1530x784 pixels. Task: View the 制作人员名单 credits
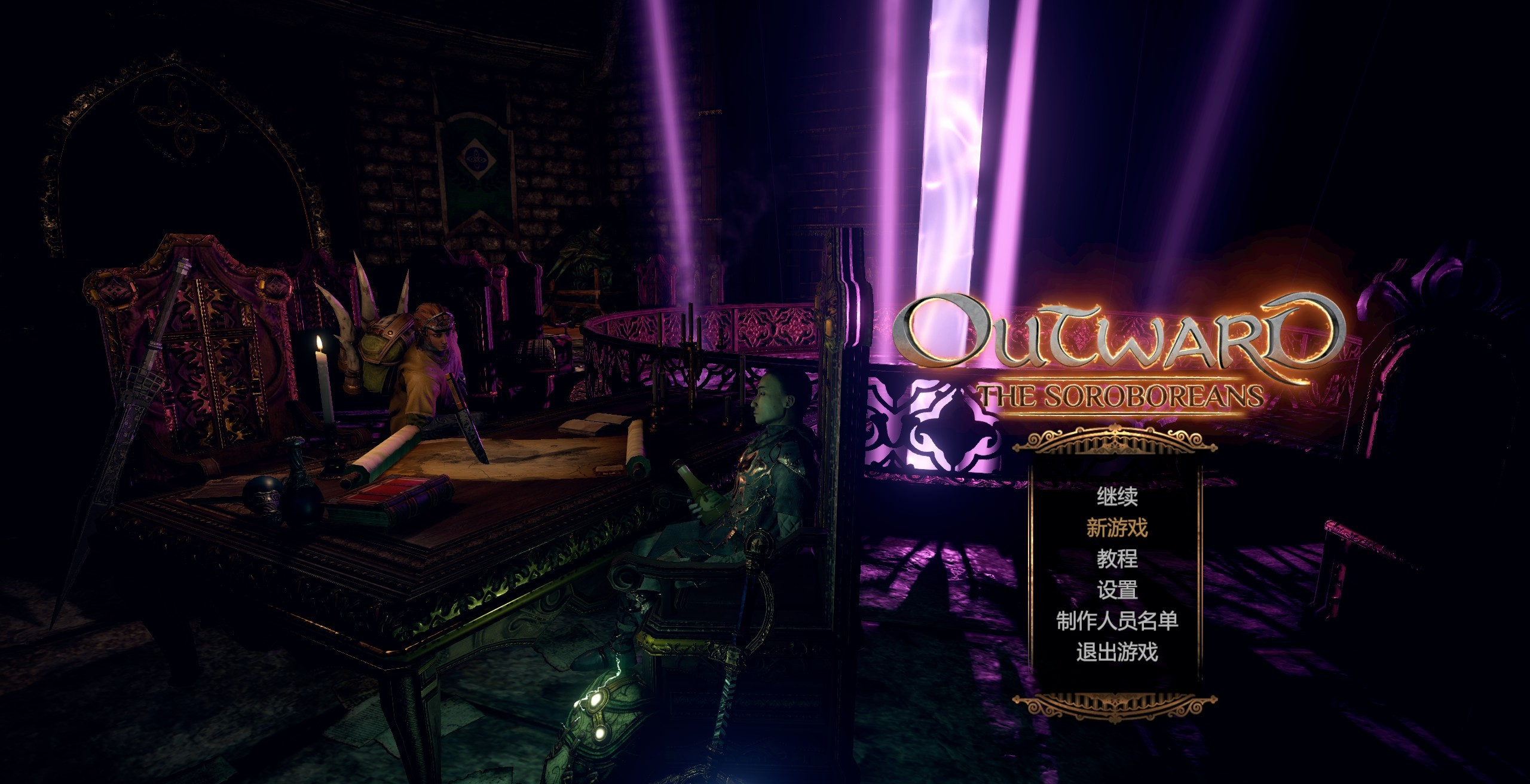coord(1116,621)
